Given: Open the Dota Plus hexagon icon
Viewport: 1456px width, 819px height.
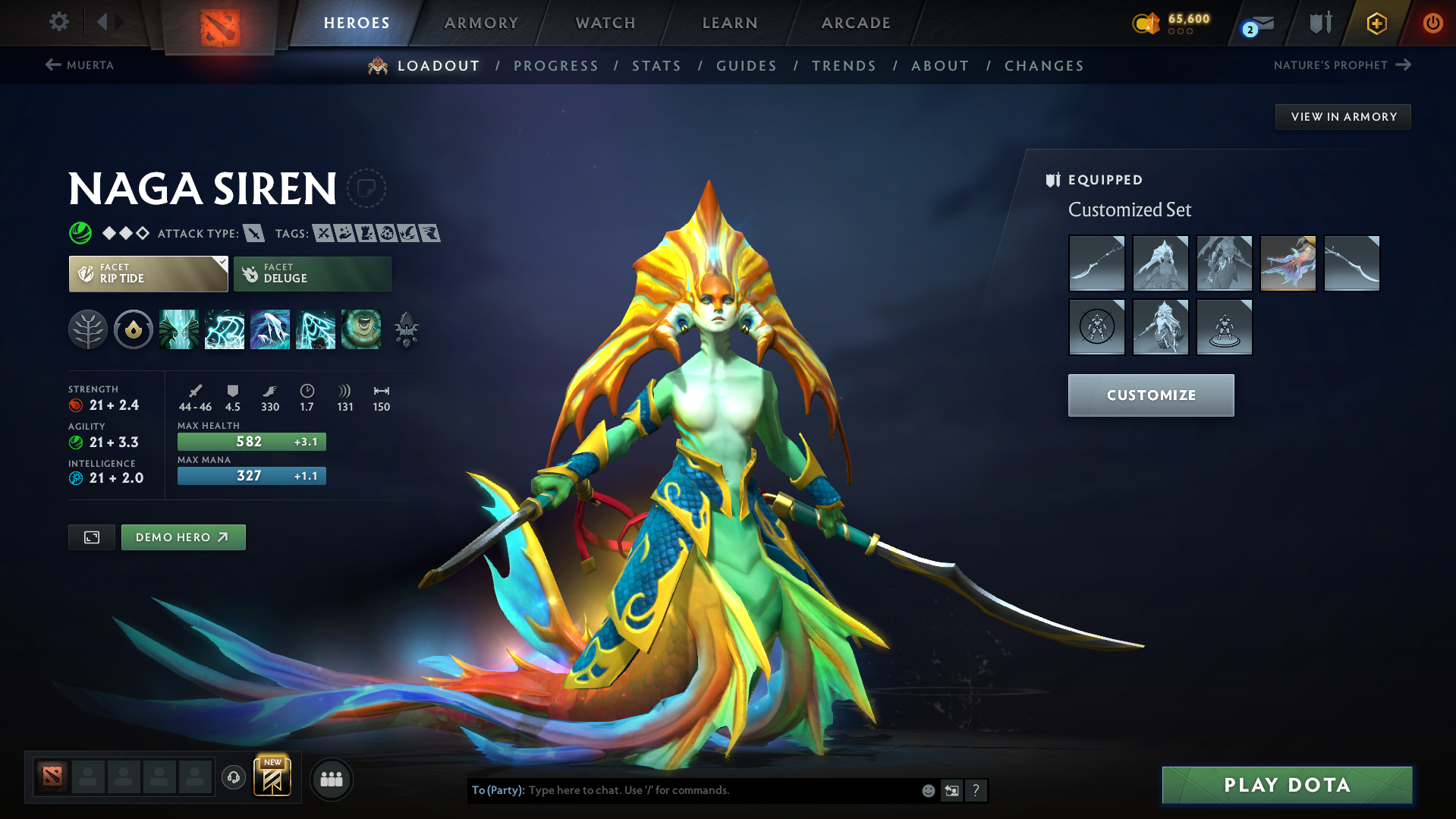Looking at the screenshot, I should [x=1376, y=24].
